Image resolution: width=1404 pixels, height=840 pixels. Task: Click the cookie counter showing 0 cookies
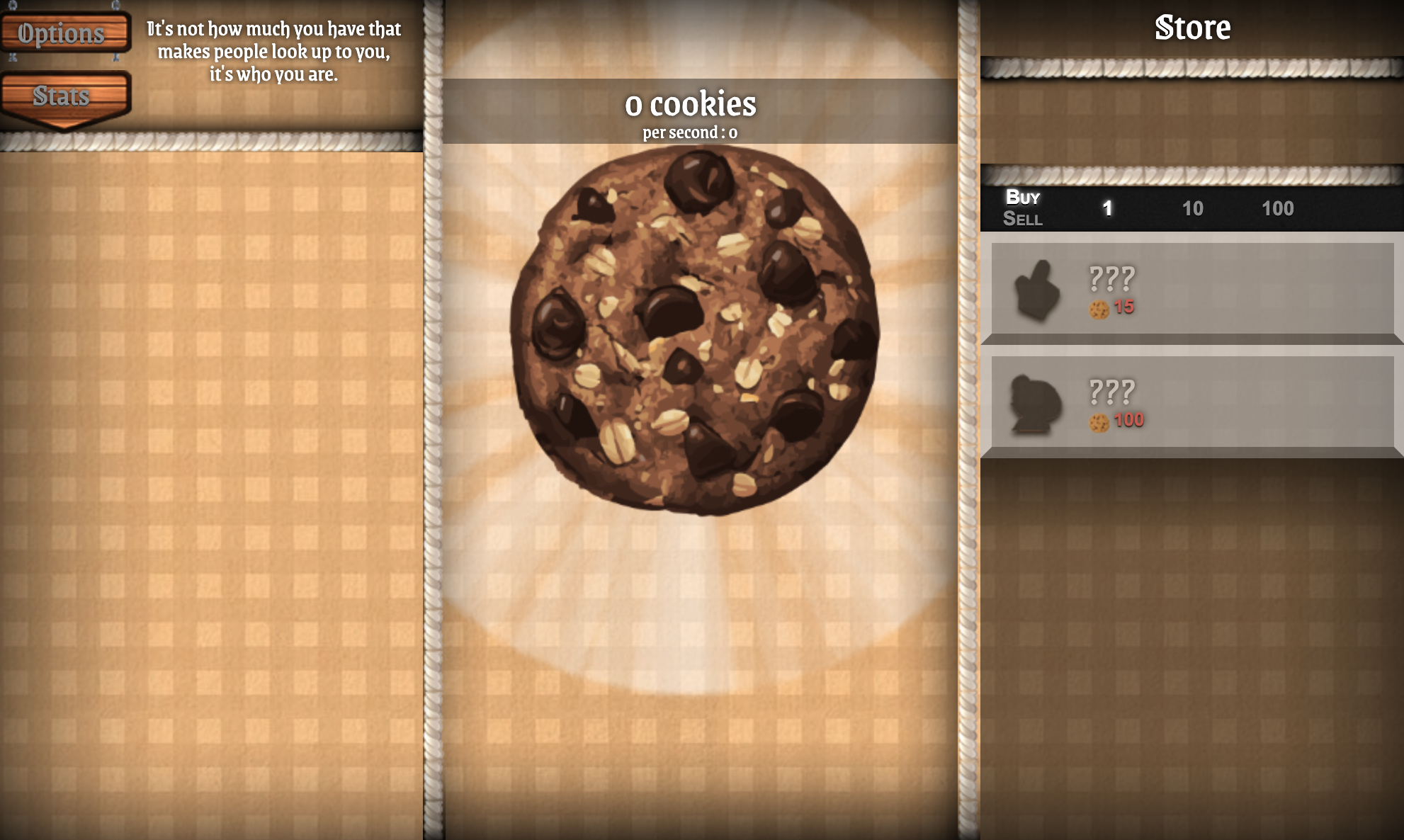(690, 104)
